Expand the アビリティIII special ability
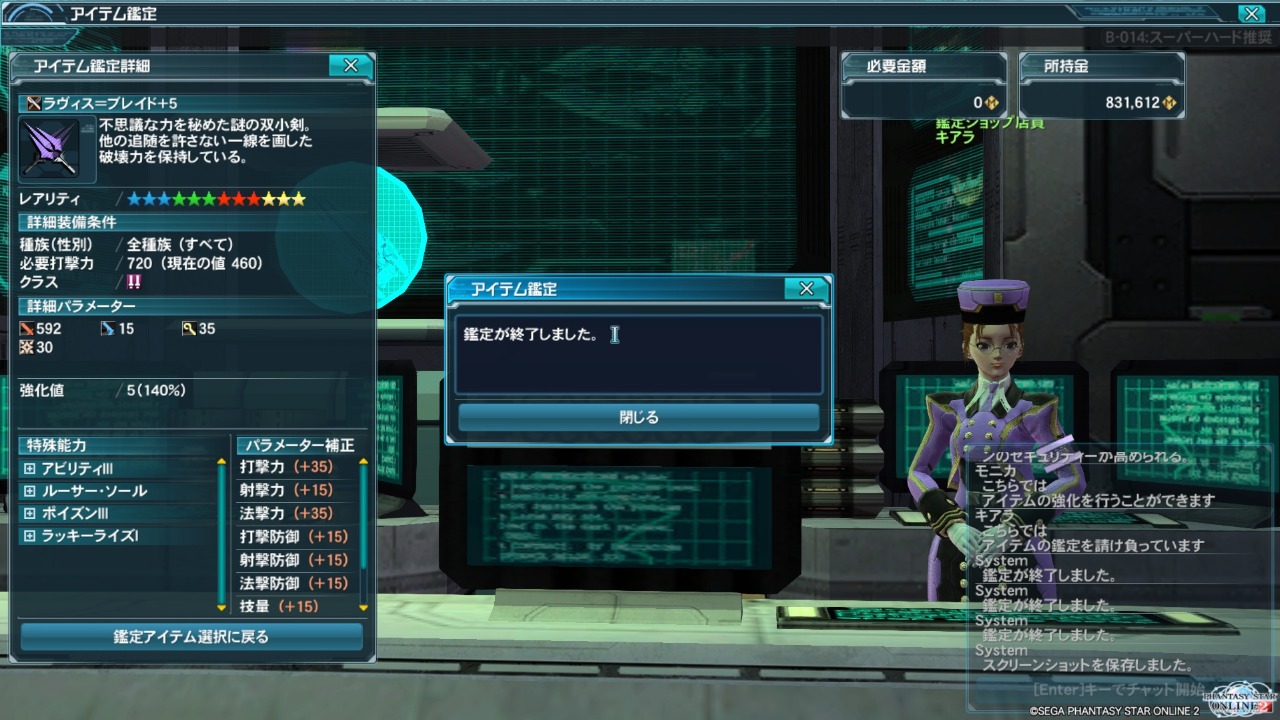This screenshot has width=1280, height=720. (x=29, y=469)
